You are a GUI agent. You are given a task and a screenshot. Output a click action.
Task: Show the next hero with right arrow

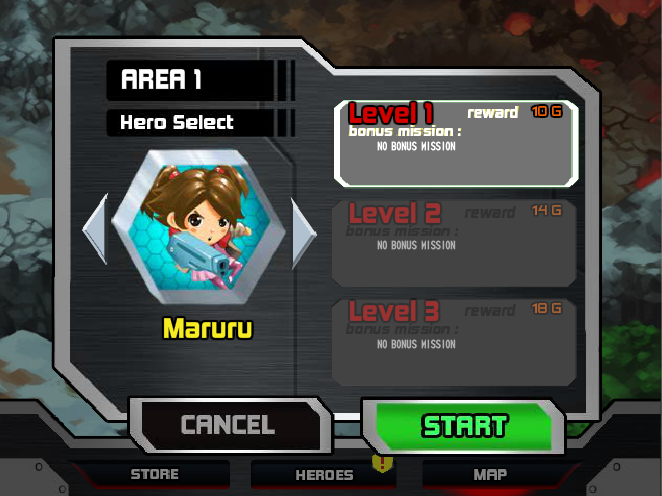click(303, 231)
